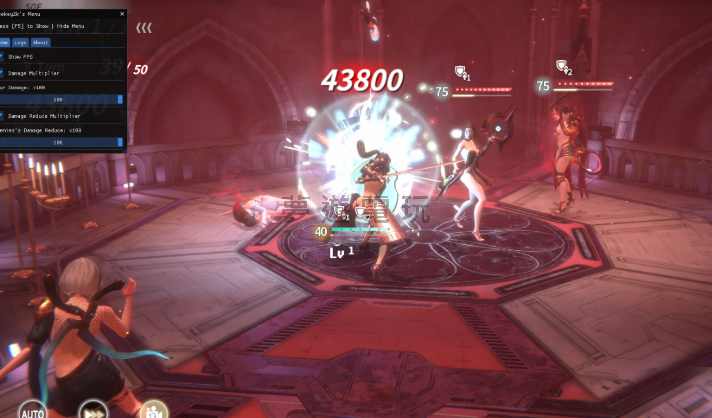
Task: Activate the fast-forward speed button
Action: 95,410
